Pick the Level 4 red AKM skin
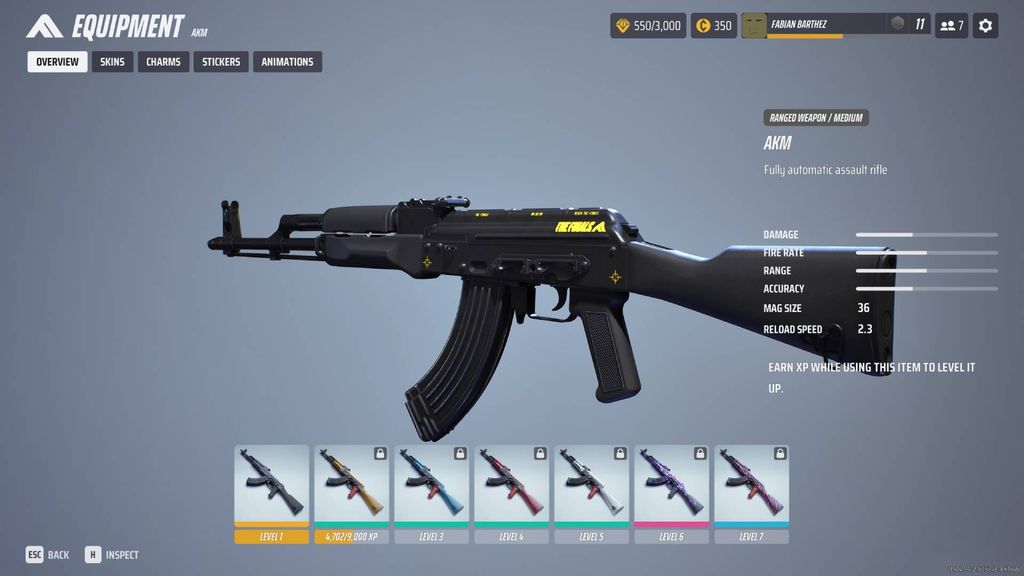The image size is (1024, 576). pyautogui.click(x=512, y=485)
